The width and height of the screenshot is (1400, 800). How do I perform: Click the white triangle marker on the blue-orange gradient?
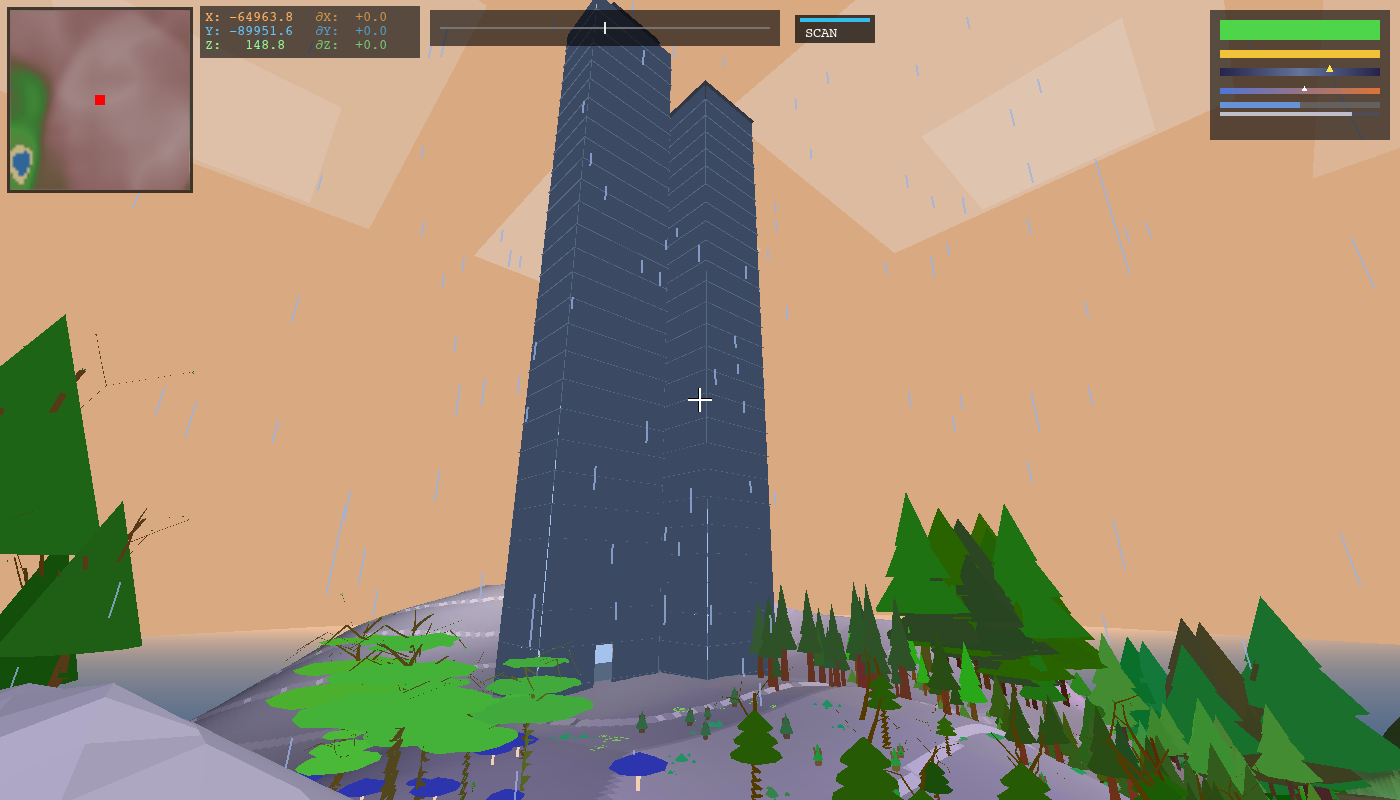point(1304,89)
